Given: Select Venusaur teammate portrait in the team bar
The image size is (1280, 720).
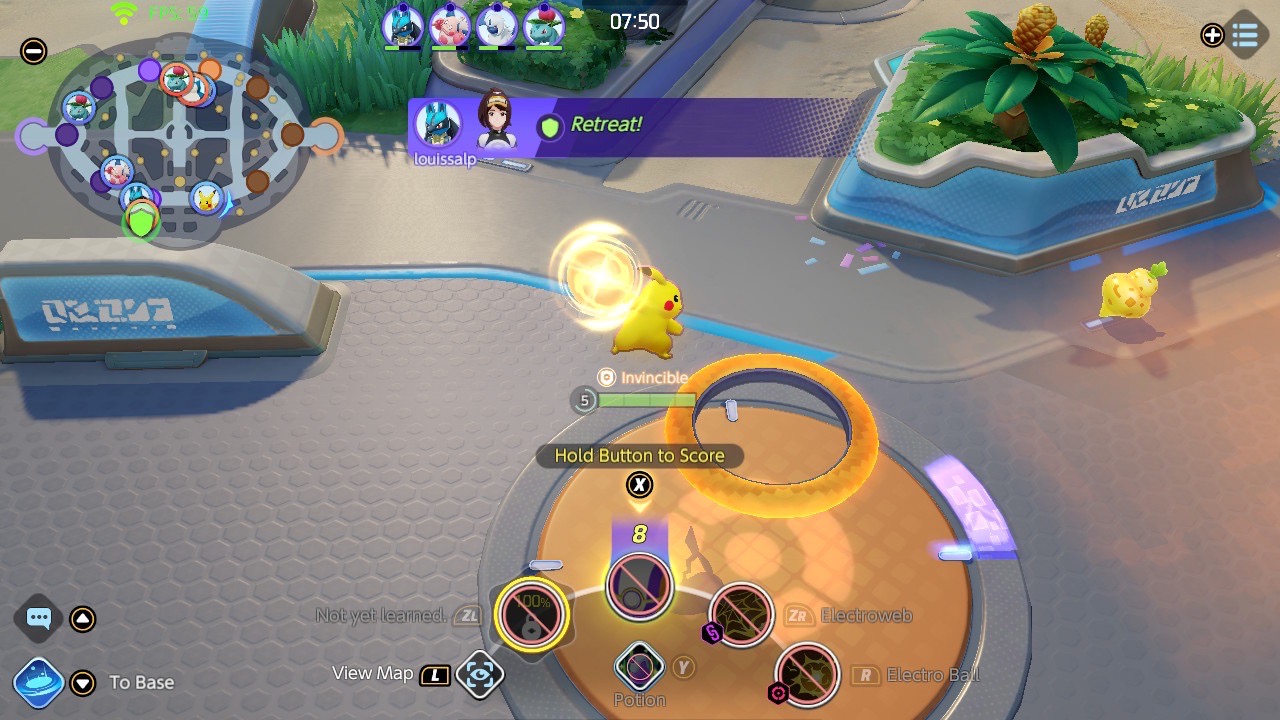Looking at the screenshot, I should [544, 25].
